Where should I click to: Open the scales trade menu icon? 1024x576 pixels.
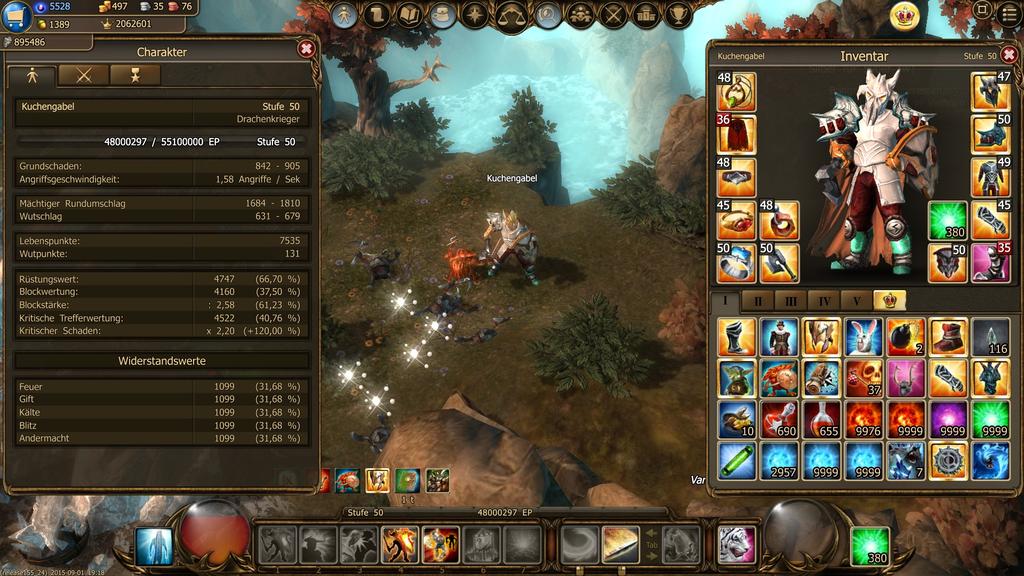tap(513, 15)
